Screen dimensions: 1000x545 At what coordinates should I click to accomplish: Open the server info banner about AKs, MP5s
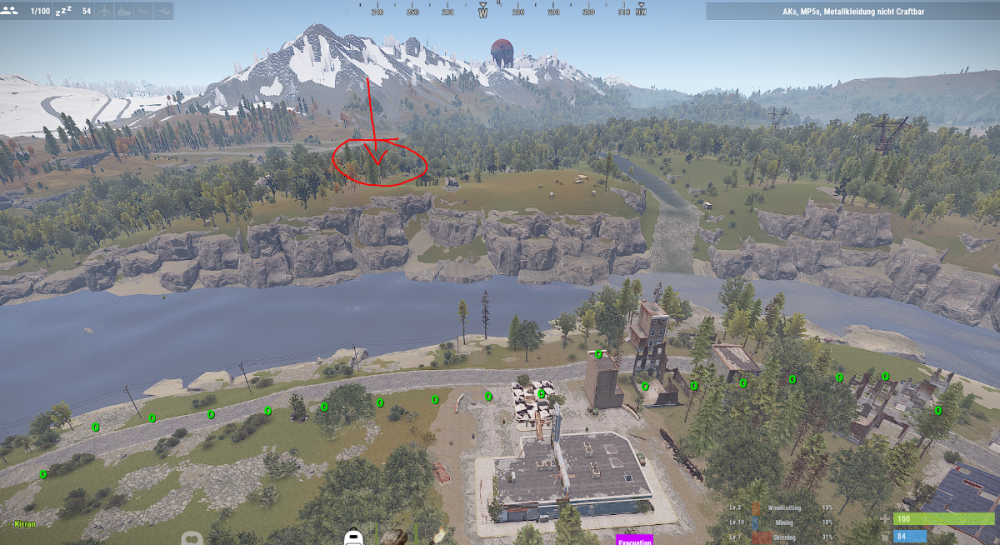pyautogui.click(x=852, y=11)
